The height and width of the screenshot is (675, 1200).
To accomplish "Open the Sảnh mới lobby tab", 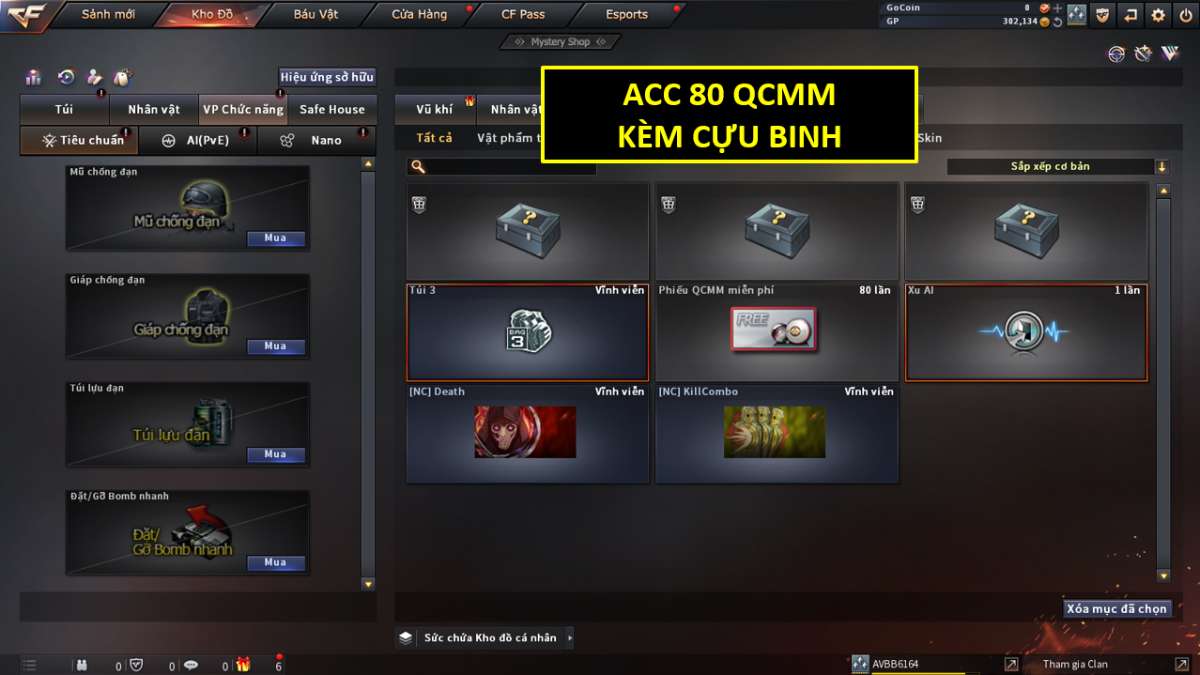I will point(107,15).
